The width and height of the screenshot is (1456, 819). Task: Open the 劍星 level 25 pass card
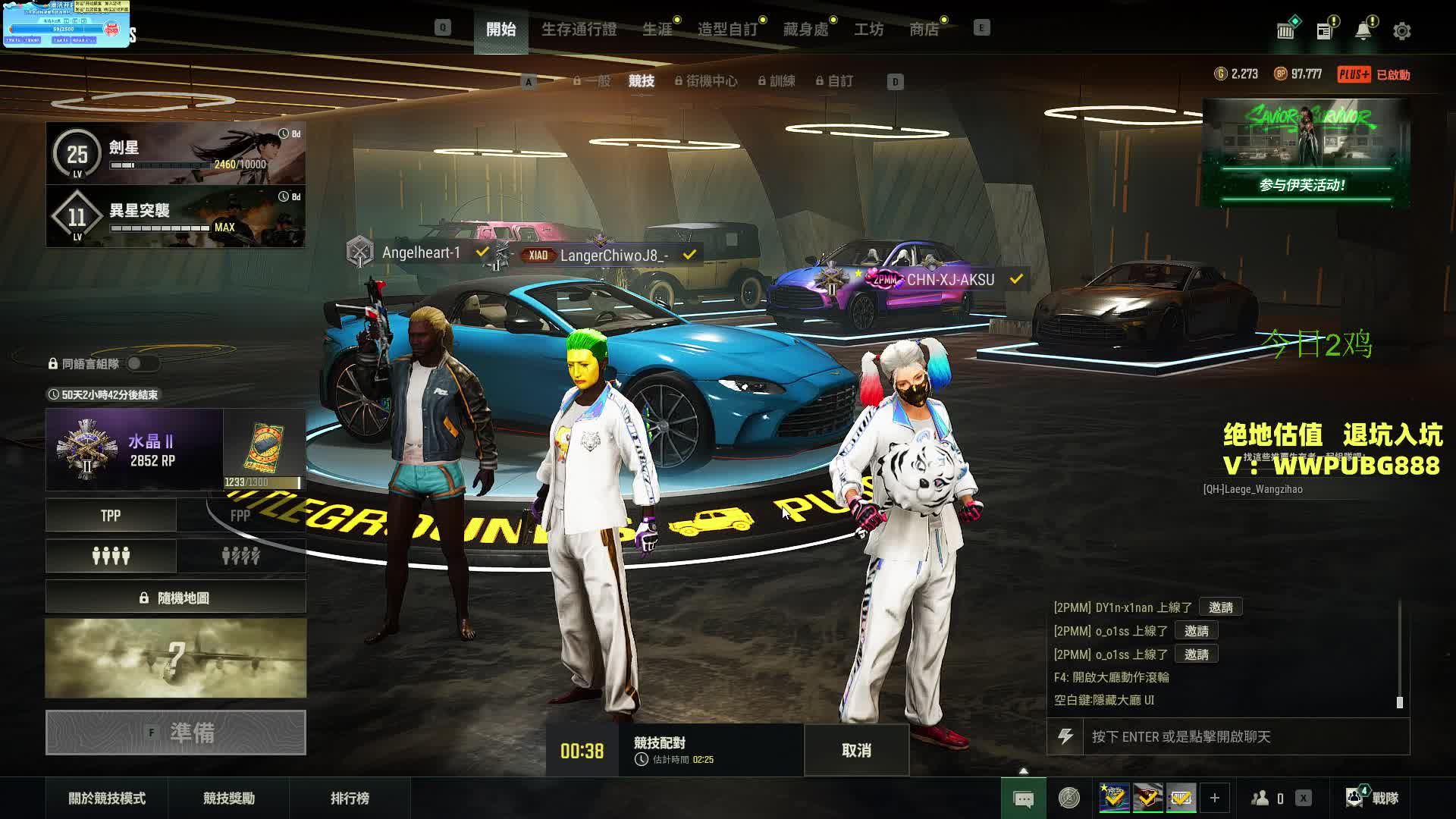pyautogui.click(x=176, y=153)
